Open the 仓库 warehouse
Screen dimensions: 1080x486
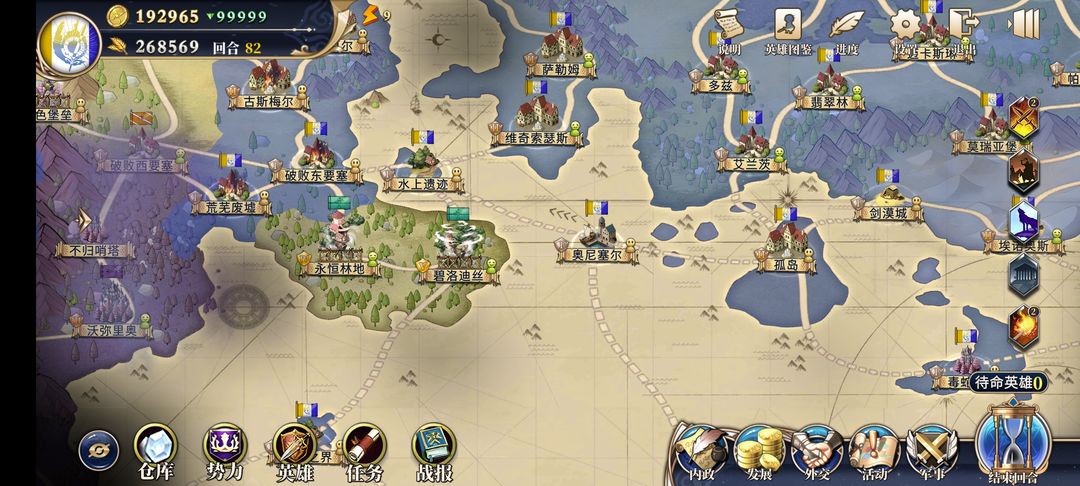pyautogui.click(x=155, y=450)
